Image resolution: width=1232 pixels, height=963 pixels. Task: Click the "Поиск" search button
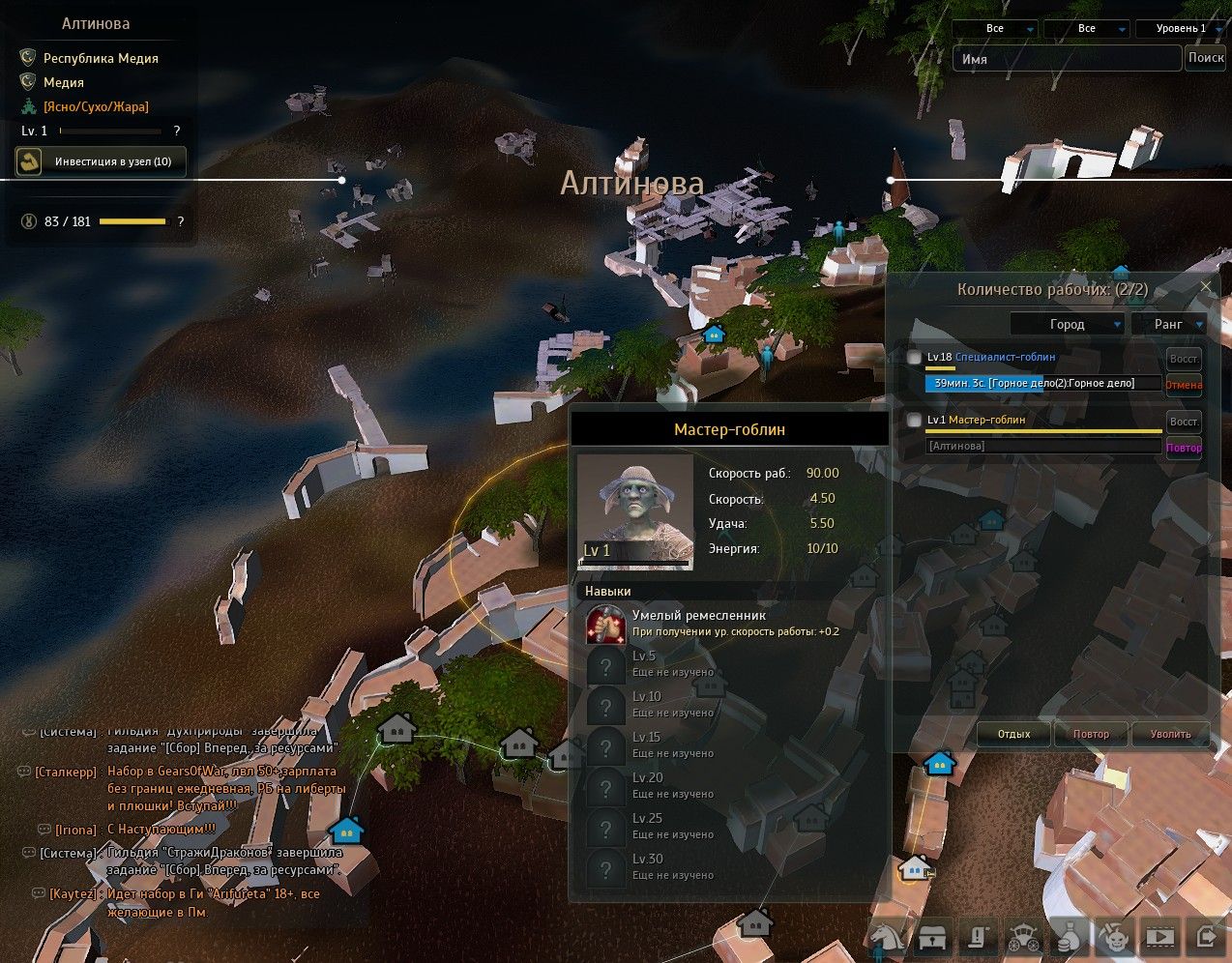pyautogui.click(x=1206, y=58)
